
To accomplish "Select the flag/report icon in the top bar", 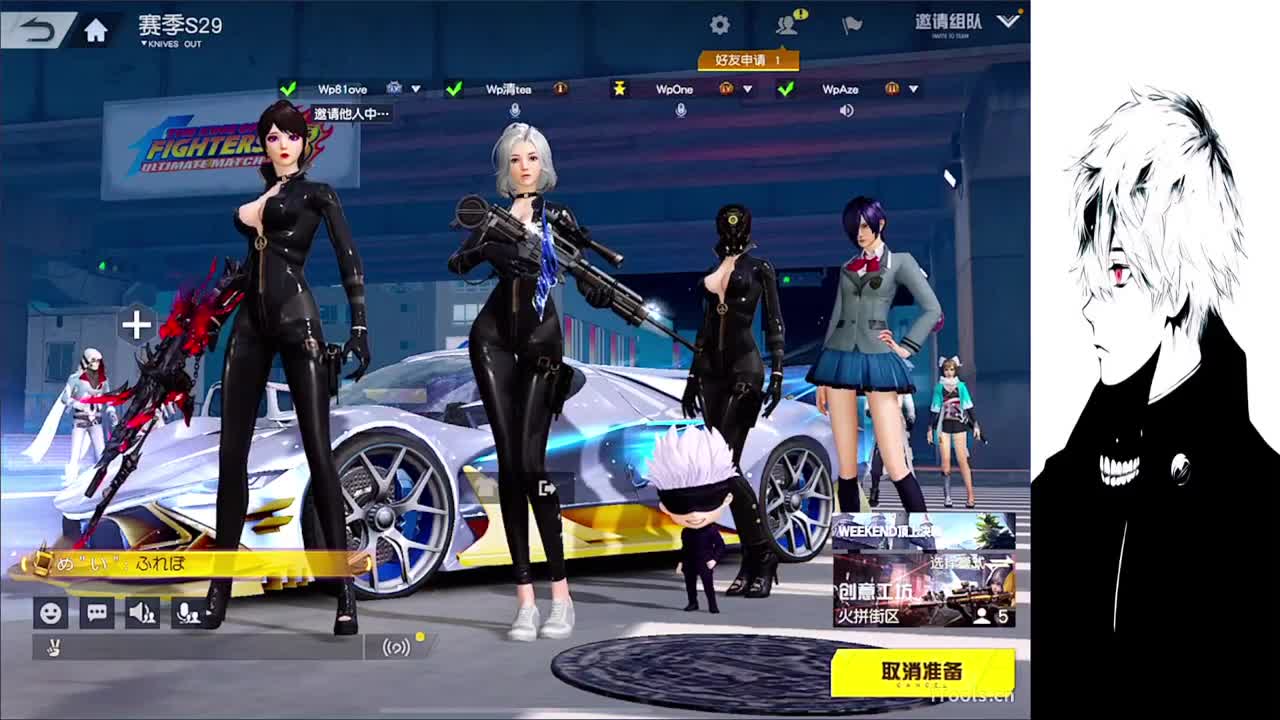I will [852, 25].
